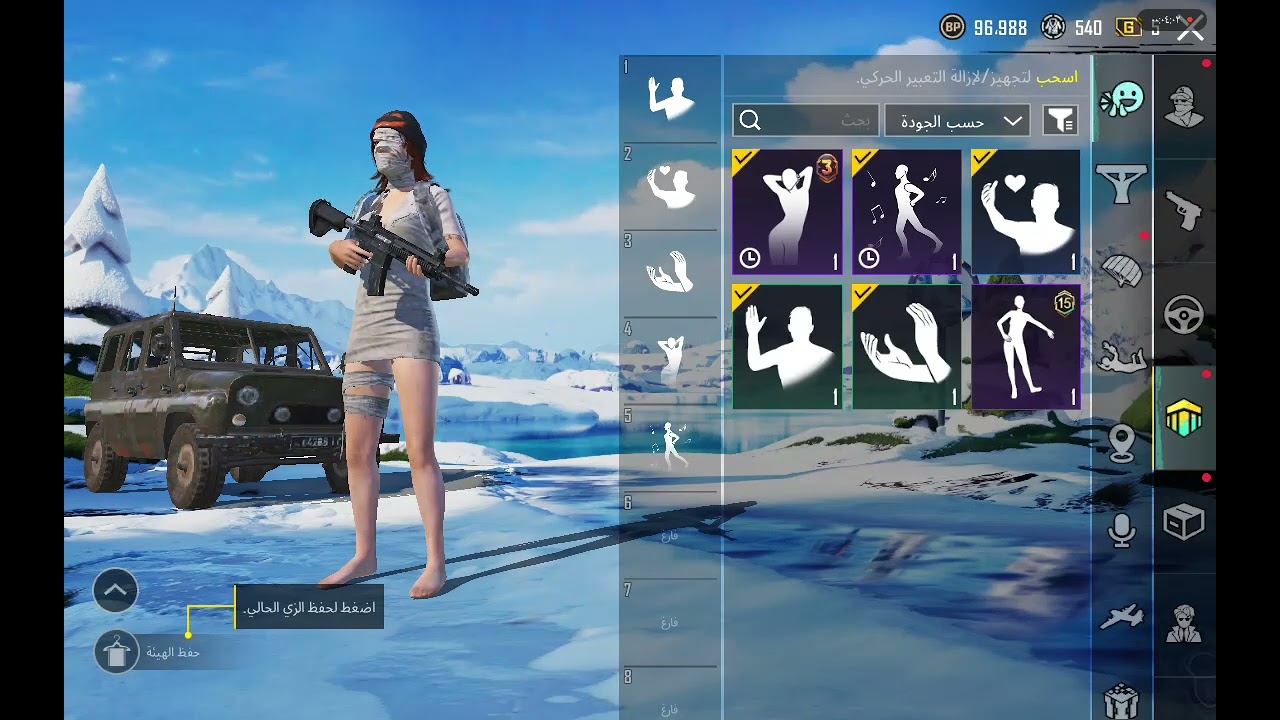Expand the up-arrow button above save outfit
Viewport: 1280px width, 720px height.
click(x=115, y=591)
